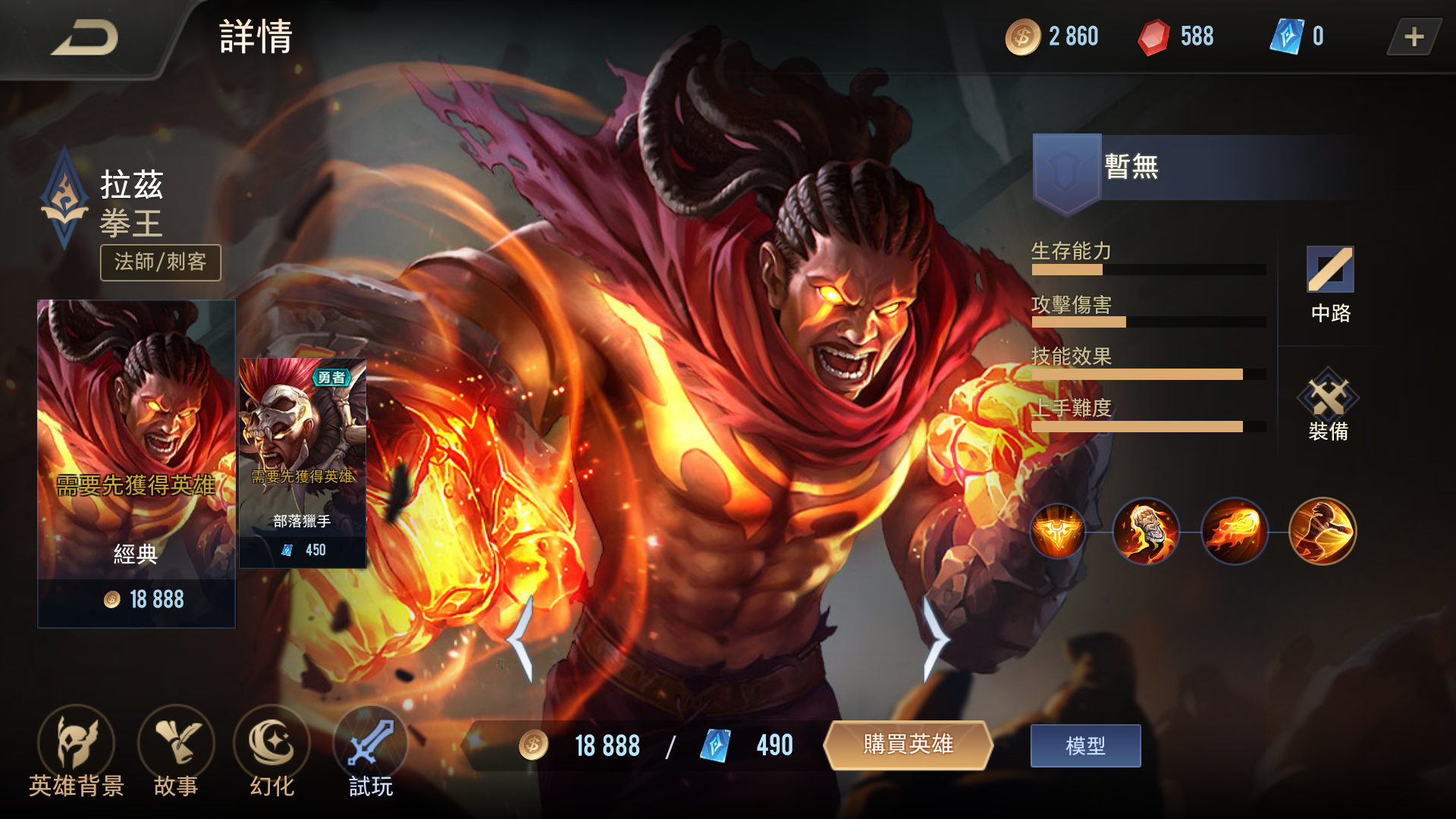1456x819 pixels.
Task: Show the 模型 model view
Action: [x=1085, y=746]
